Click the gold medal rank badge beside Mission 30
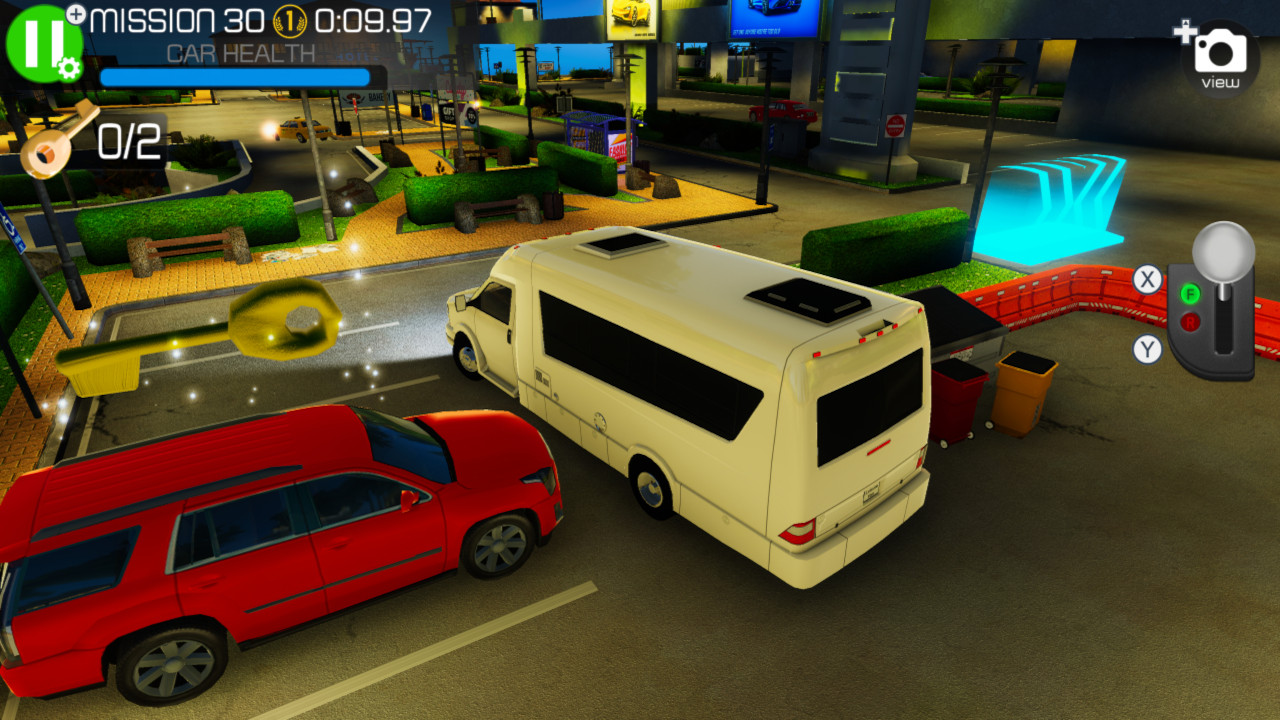This screenshot has height=720, width=1280. [289, 22]
